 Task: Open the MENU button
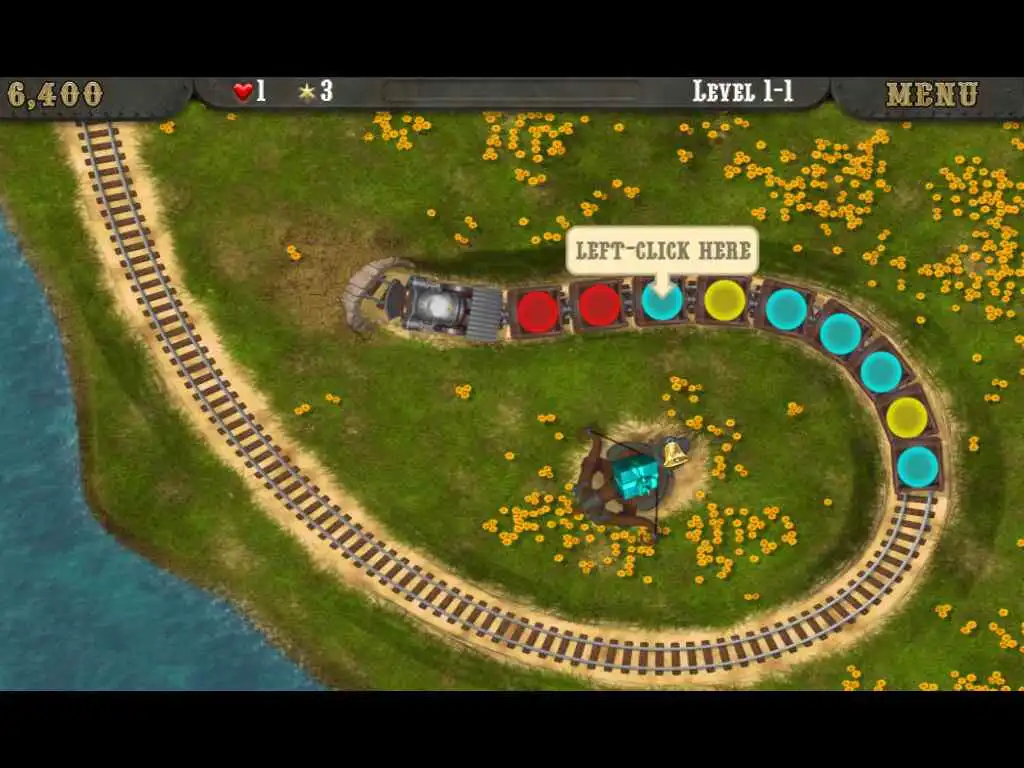931,94
